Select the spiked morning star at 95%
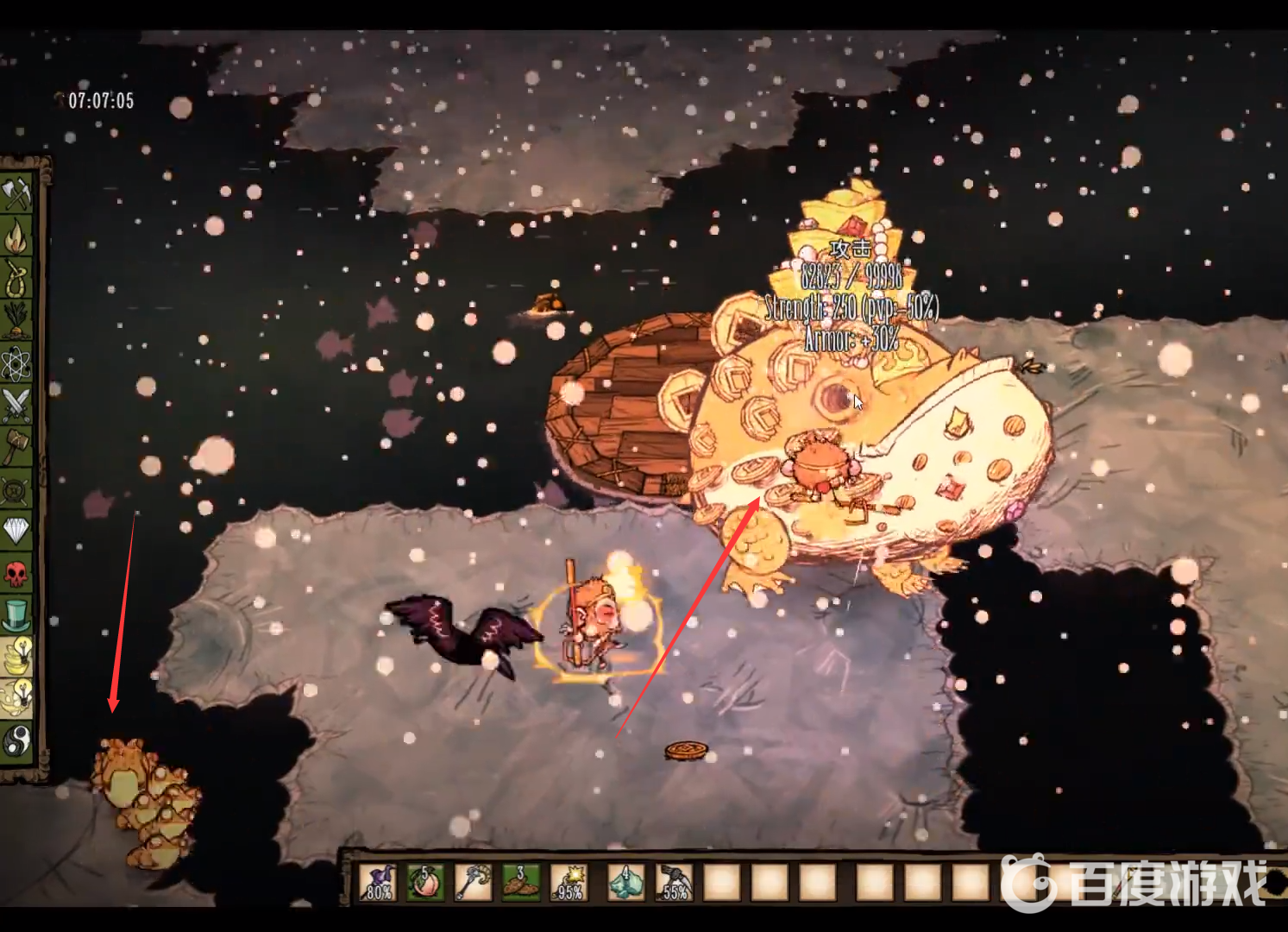 tap(568, 882)
